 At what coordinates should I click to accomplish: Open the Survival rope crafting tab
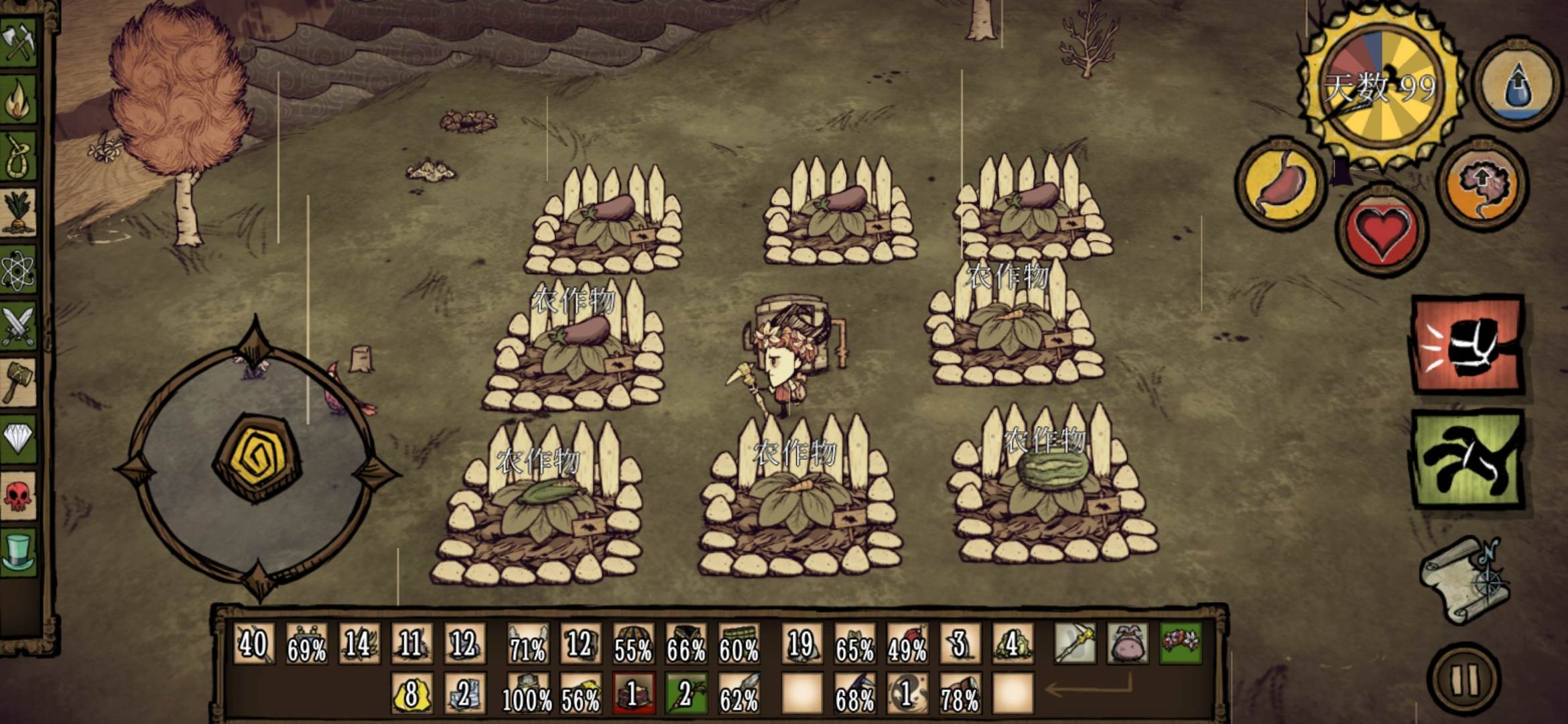(x=18, y=156)
